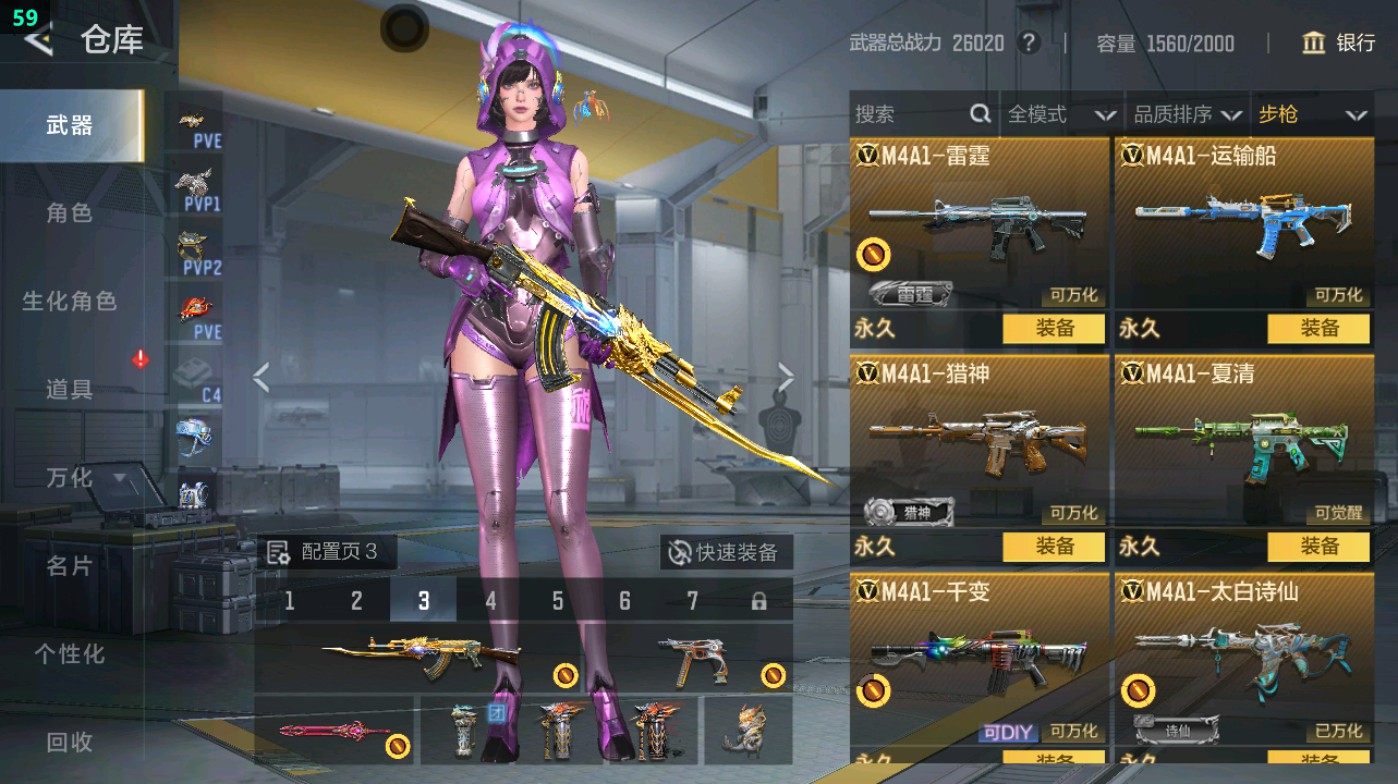Open the 全模式 mode dropdown
Viewport: 1398px width, 784px height.
click(1060, 115)
